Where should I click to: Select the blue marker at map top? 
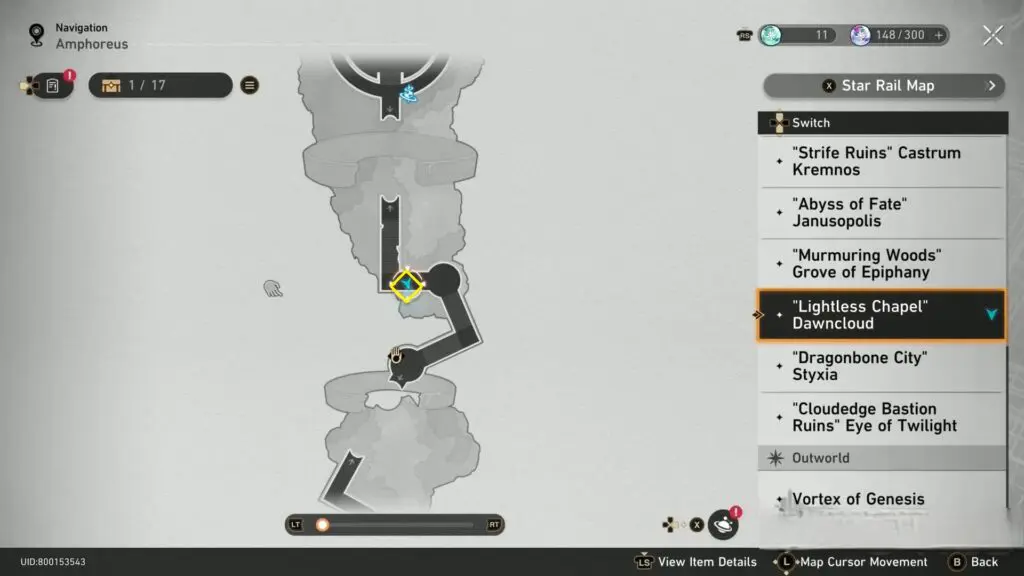click(x=408, y=94)
